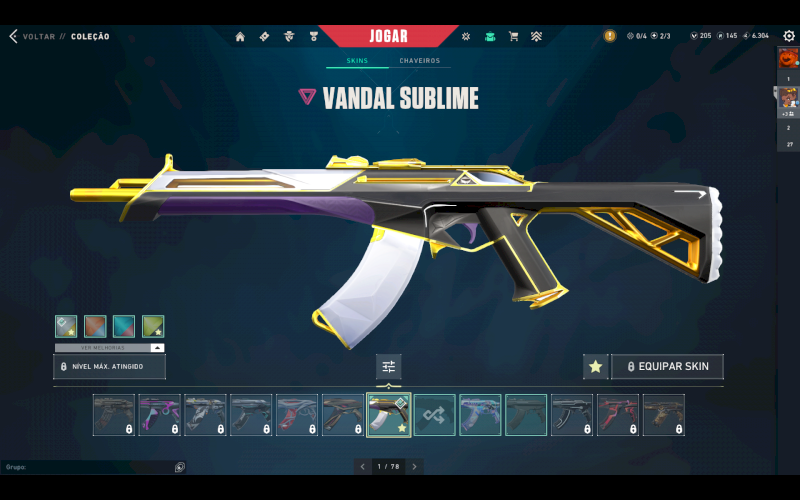Screen dimensions: 800x500
Task: Open the settings gear icon
Action: (789, 36)
